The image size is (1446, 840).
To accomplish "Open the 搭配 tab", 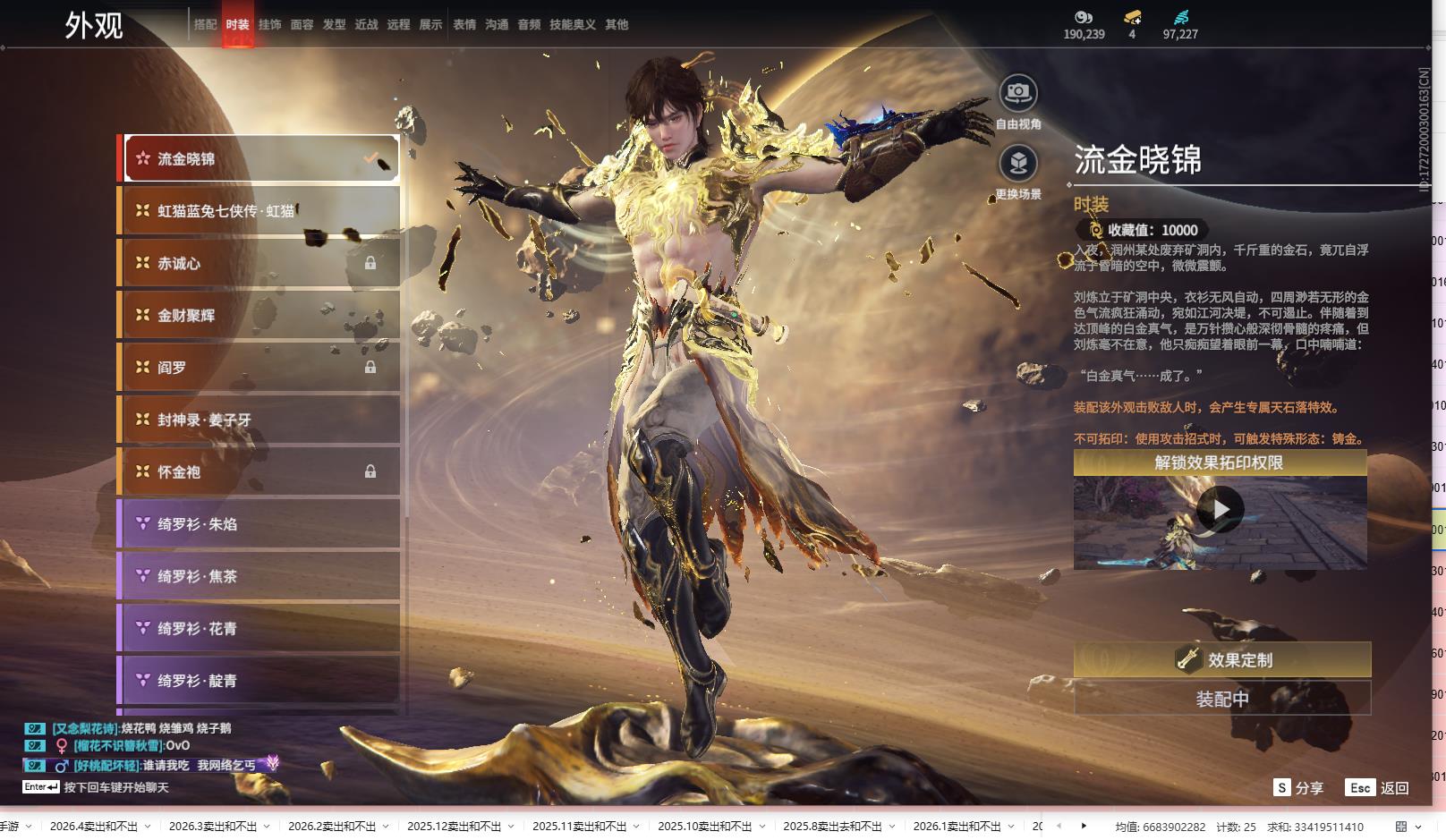I will click(205, 25).
